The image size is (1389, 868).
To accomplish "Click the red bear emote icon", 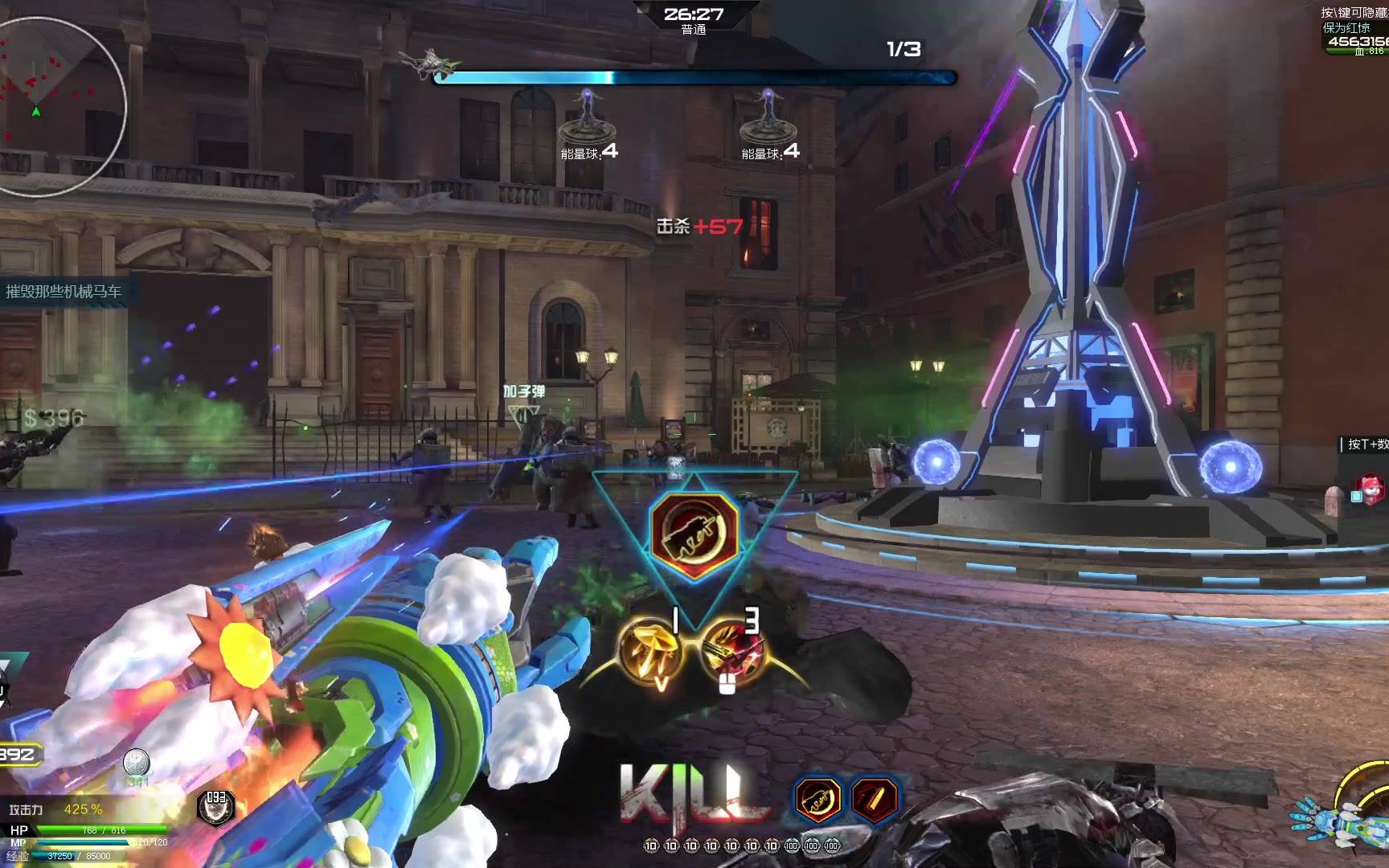I will tap(1370, 488).
